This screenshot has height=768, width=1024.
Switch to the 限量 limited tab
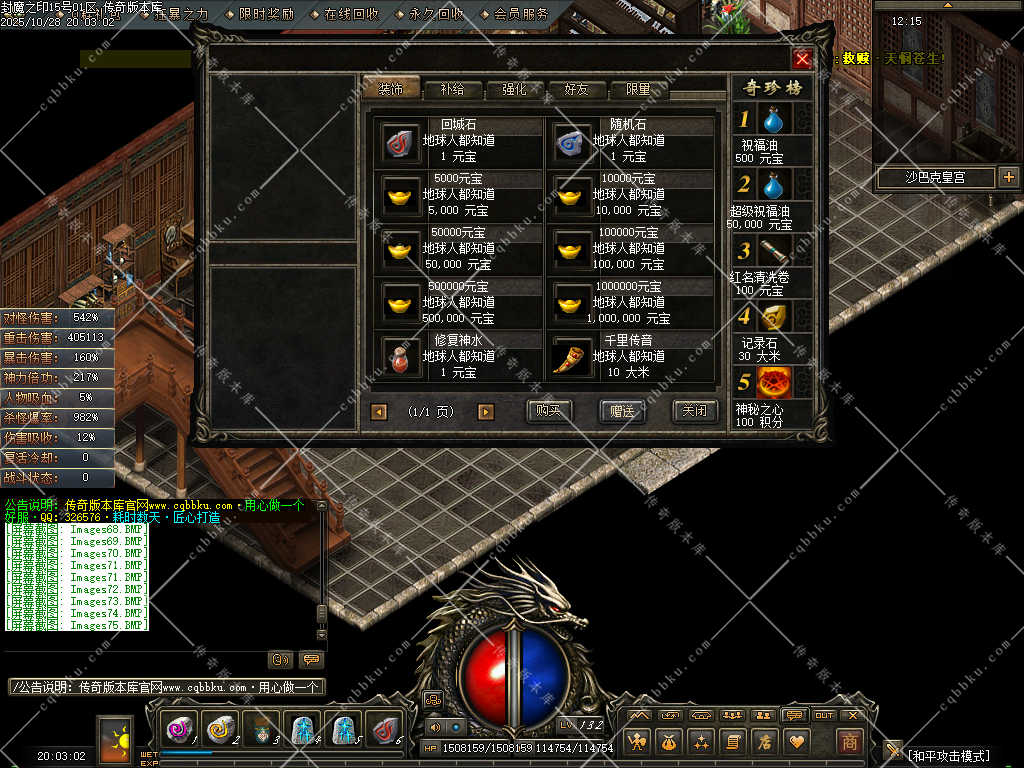638,89
